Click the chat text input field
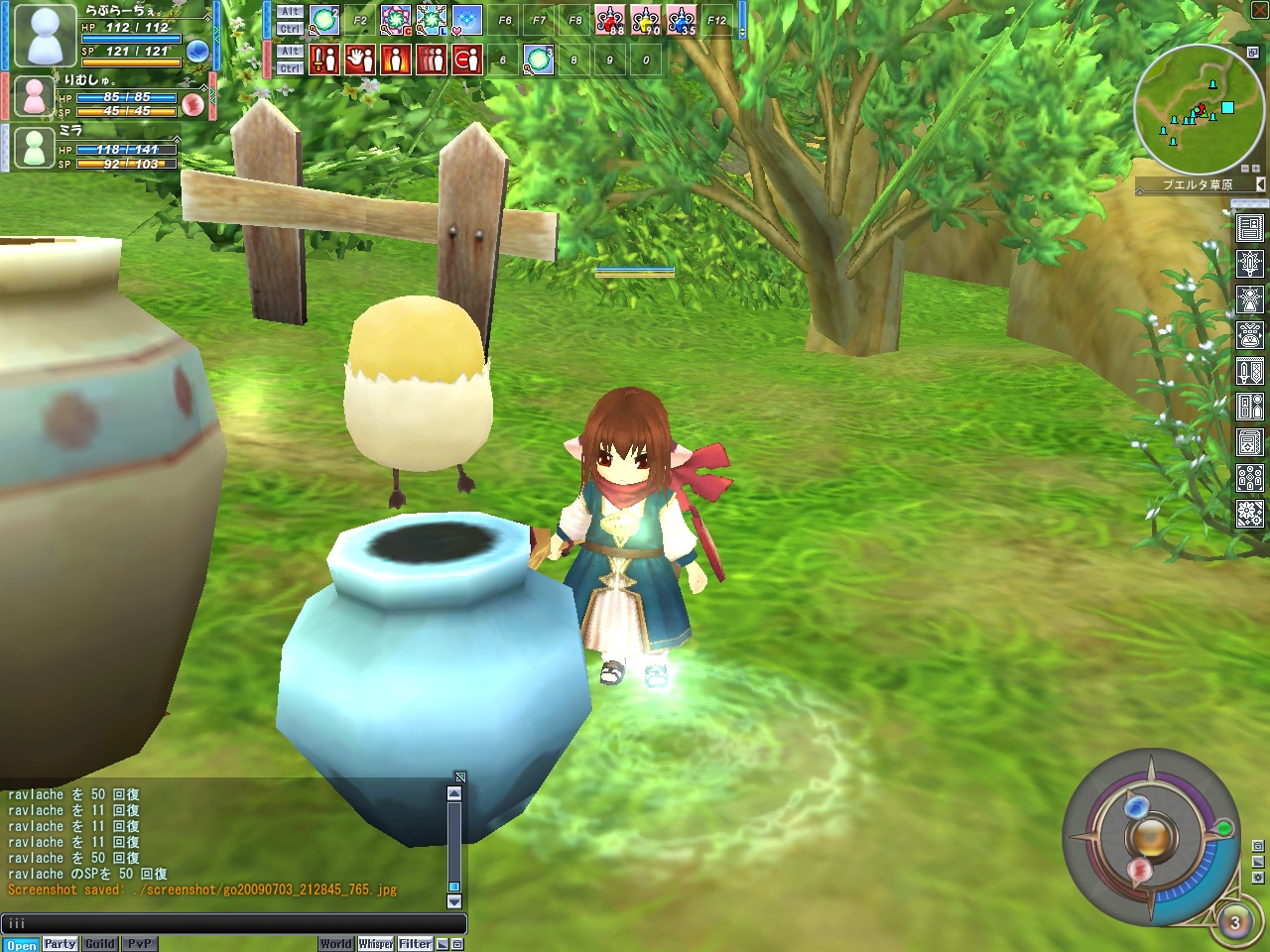The image size is (1270, 952). pos(233,923)
